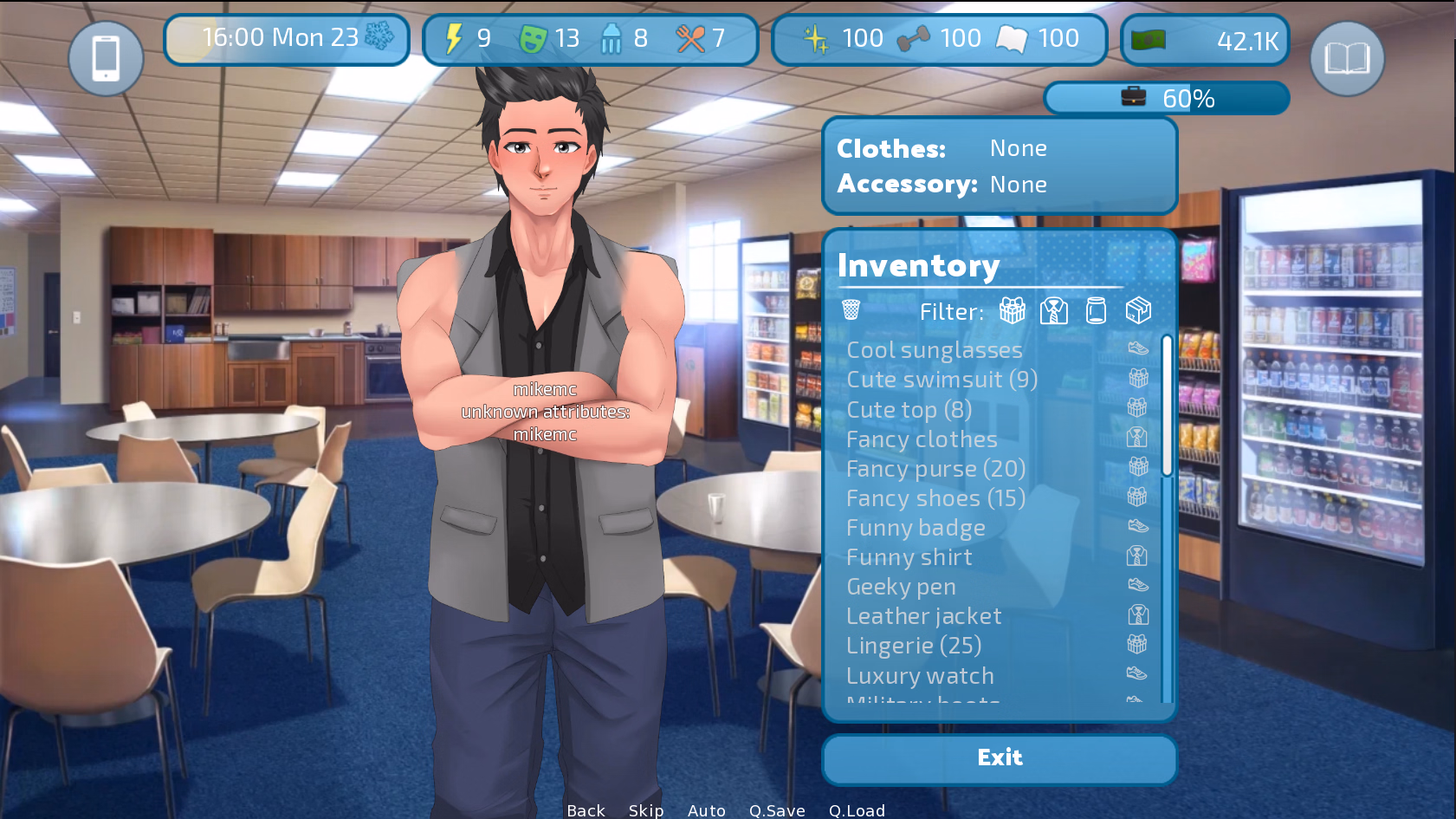The width and height of the screenshot is (1456, 819).
Task: Pick Fancy clothes from the list
Action: point(922,439)
